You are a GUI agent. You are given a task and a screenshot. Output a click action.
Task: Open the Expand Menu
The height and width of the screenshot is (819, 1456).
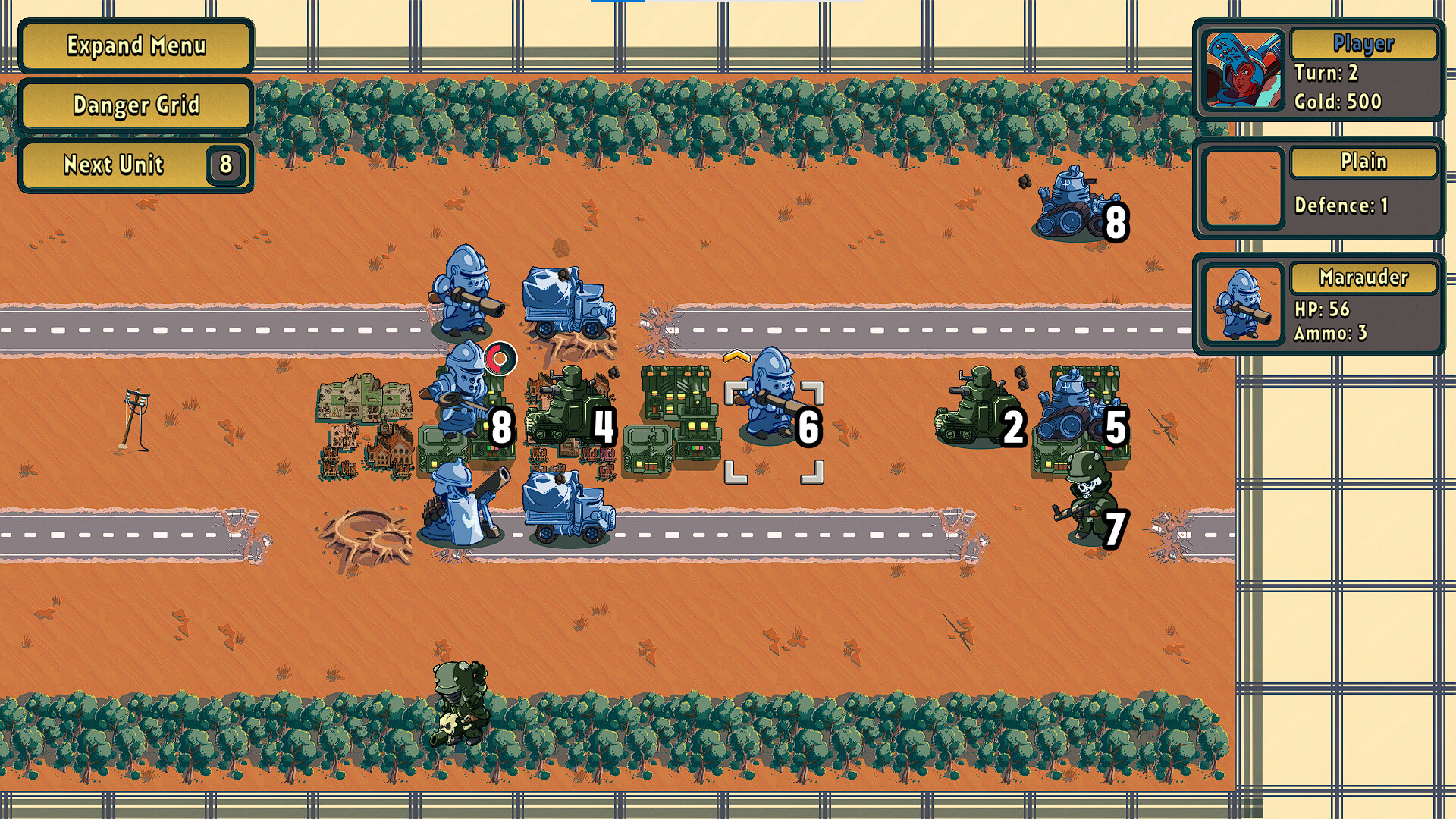135,46
